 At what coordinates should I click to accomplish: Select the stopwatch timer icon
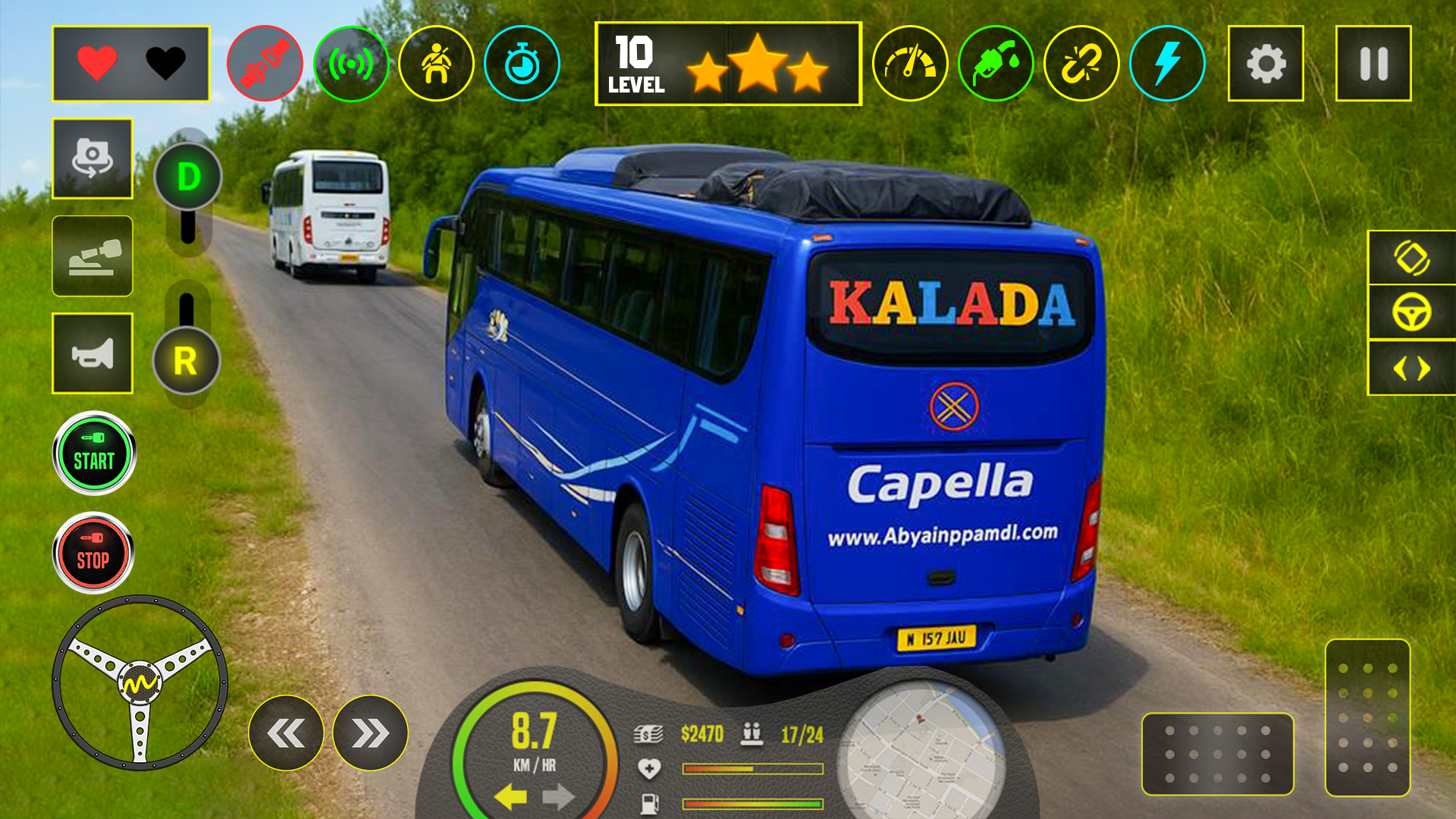point(521,64)
